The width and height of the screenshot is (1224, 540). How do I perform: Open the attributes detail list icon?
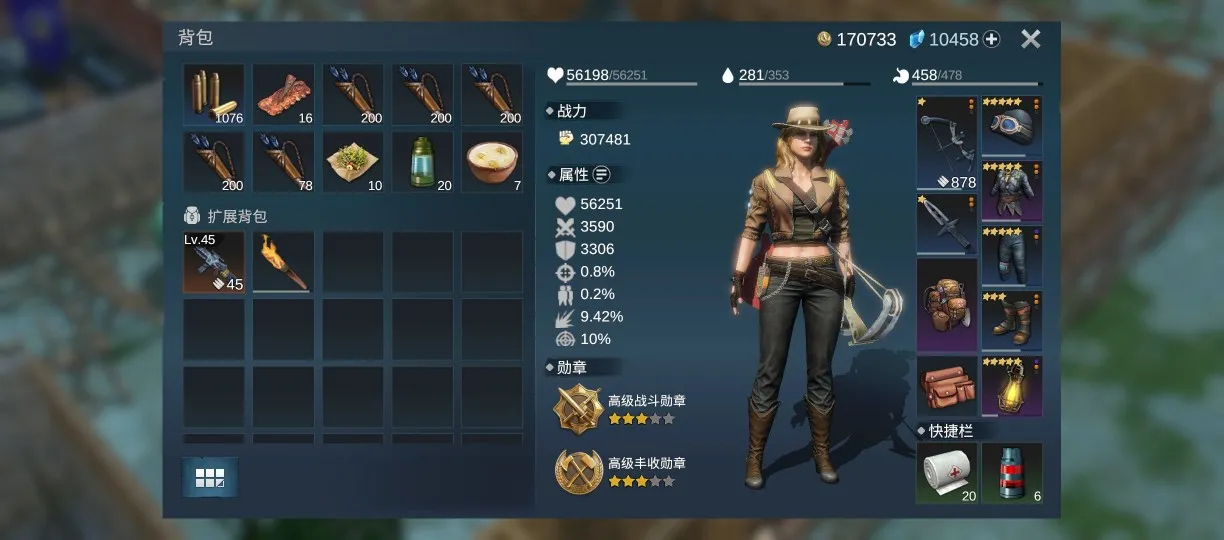(602, 175)
